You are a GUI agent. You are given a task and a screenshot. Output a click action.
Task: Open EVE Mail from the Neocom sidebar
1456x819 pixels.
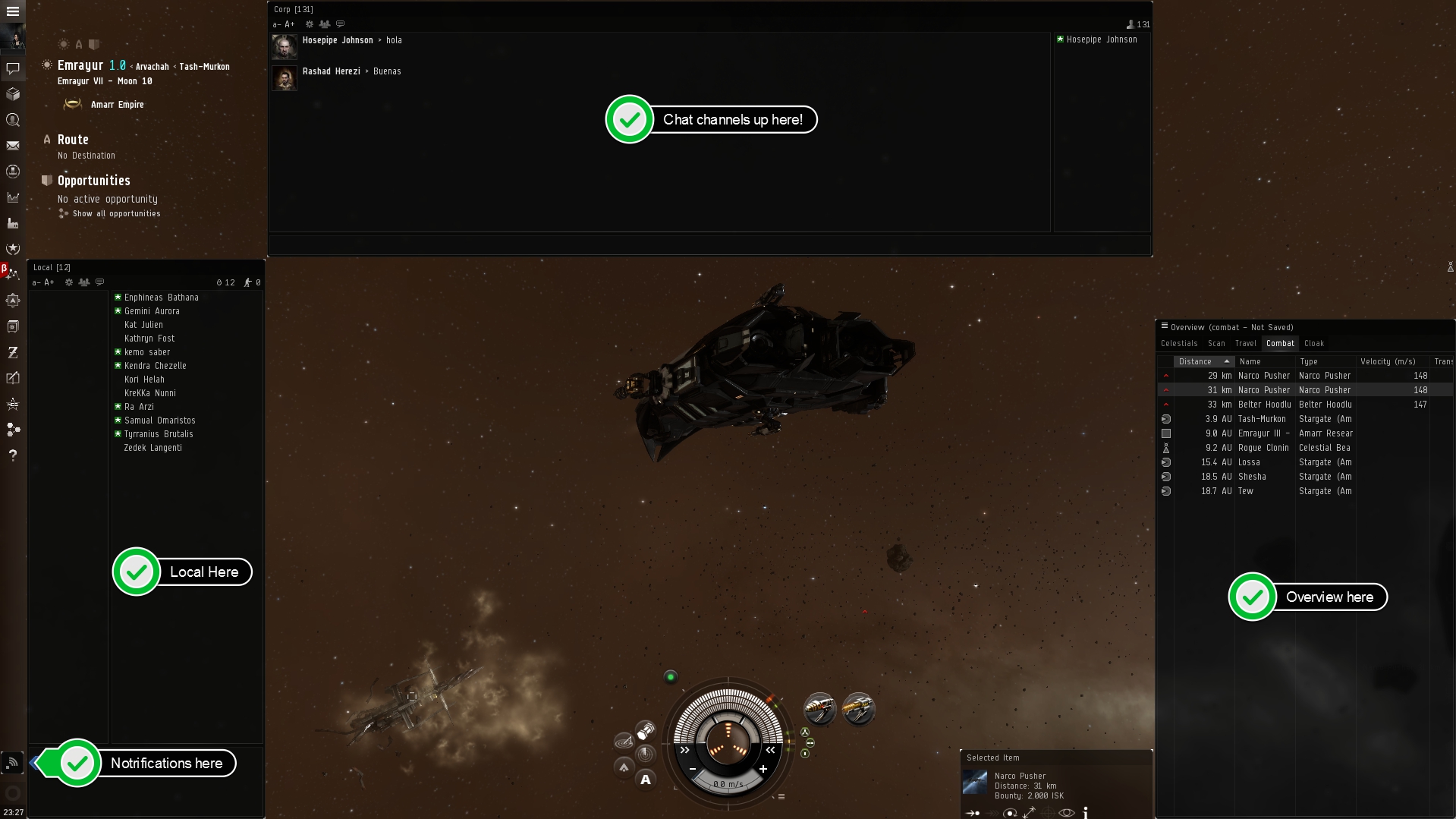click(x=12, y=146)
